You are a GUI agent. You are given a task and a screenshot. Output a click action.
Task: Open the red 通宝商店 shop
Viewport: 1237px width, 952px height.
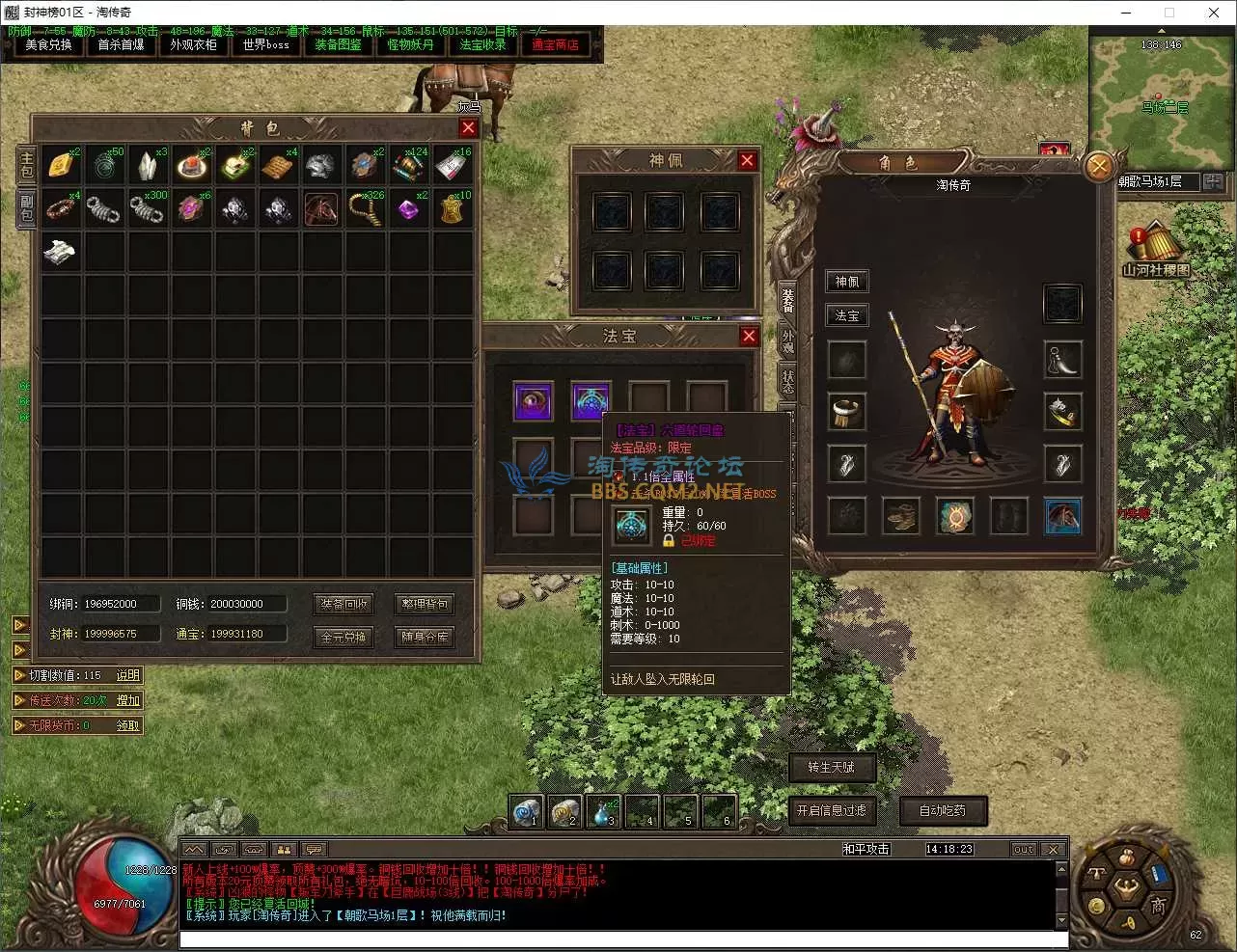(555, 44)
